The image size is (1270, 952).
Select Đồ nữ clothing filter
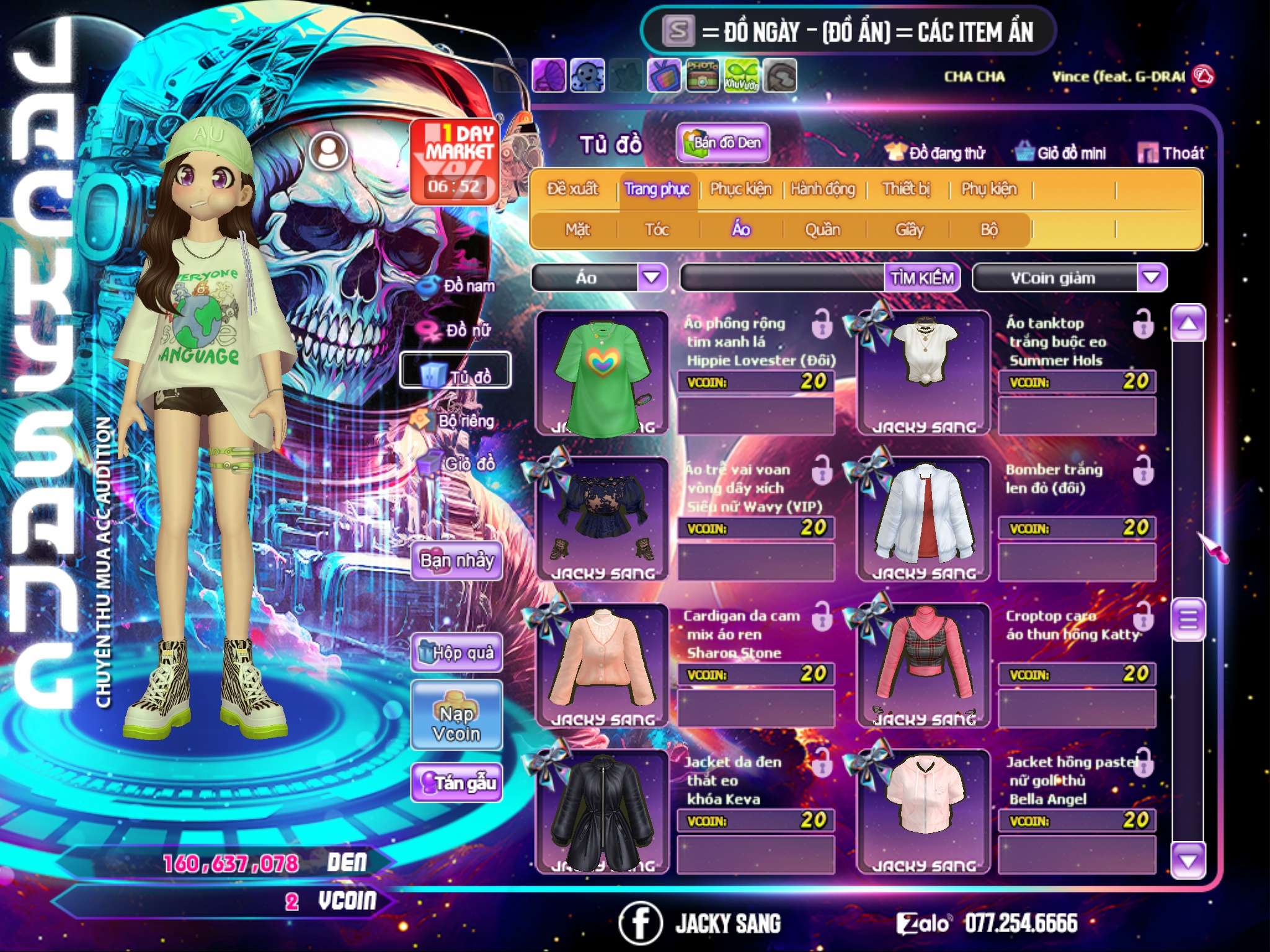click(458, 330)
